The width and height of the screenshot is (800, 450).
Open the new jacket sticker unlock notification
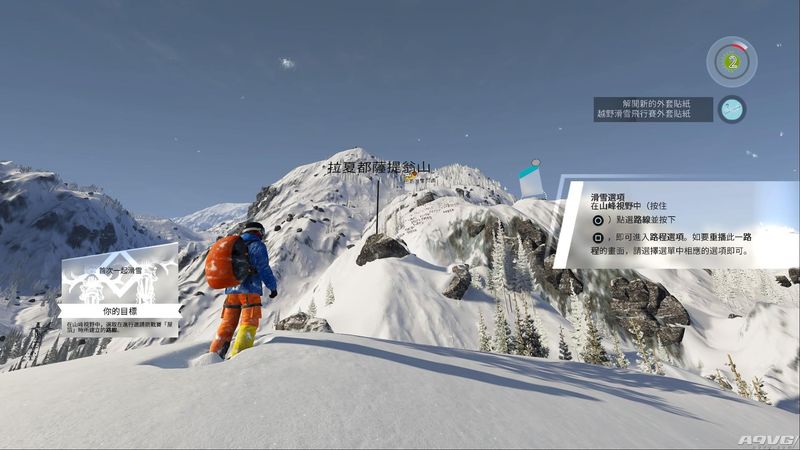click(653, 109)
